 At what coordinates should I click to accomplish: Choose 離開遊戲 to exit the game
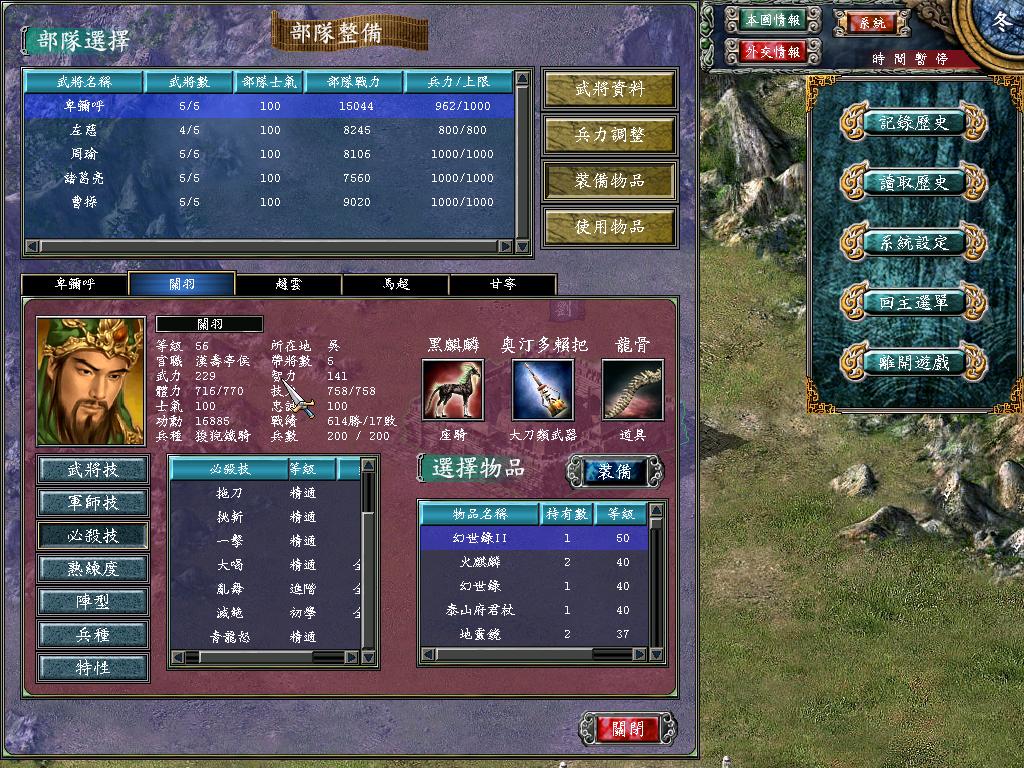(913, 362)
